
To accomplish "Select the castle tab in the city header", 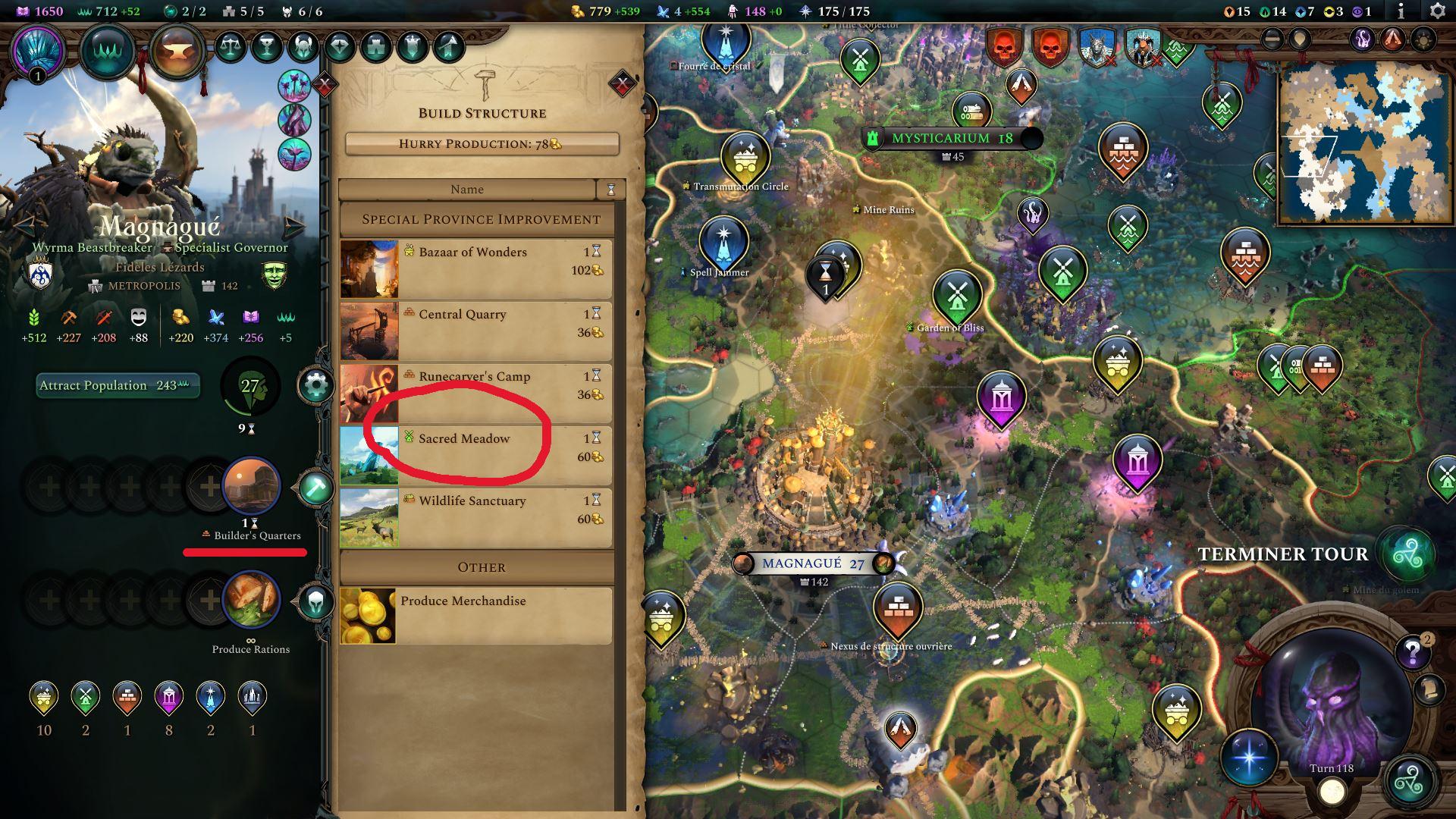I will tap(375, 46).
